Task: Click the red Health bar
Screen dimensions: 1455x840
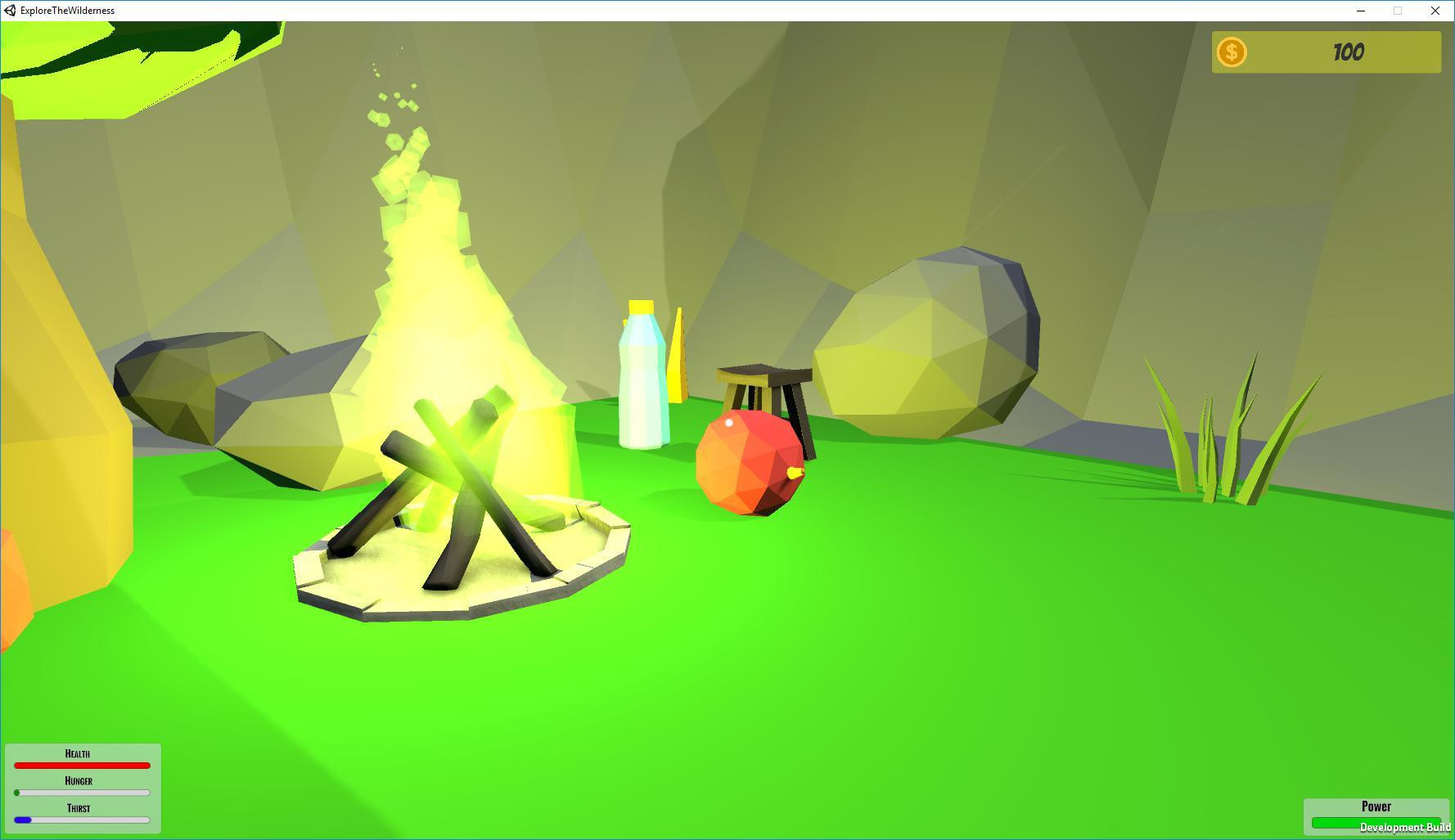Action: coord(82,765)
